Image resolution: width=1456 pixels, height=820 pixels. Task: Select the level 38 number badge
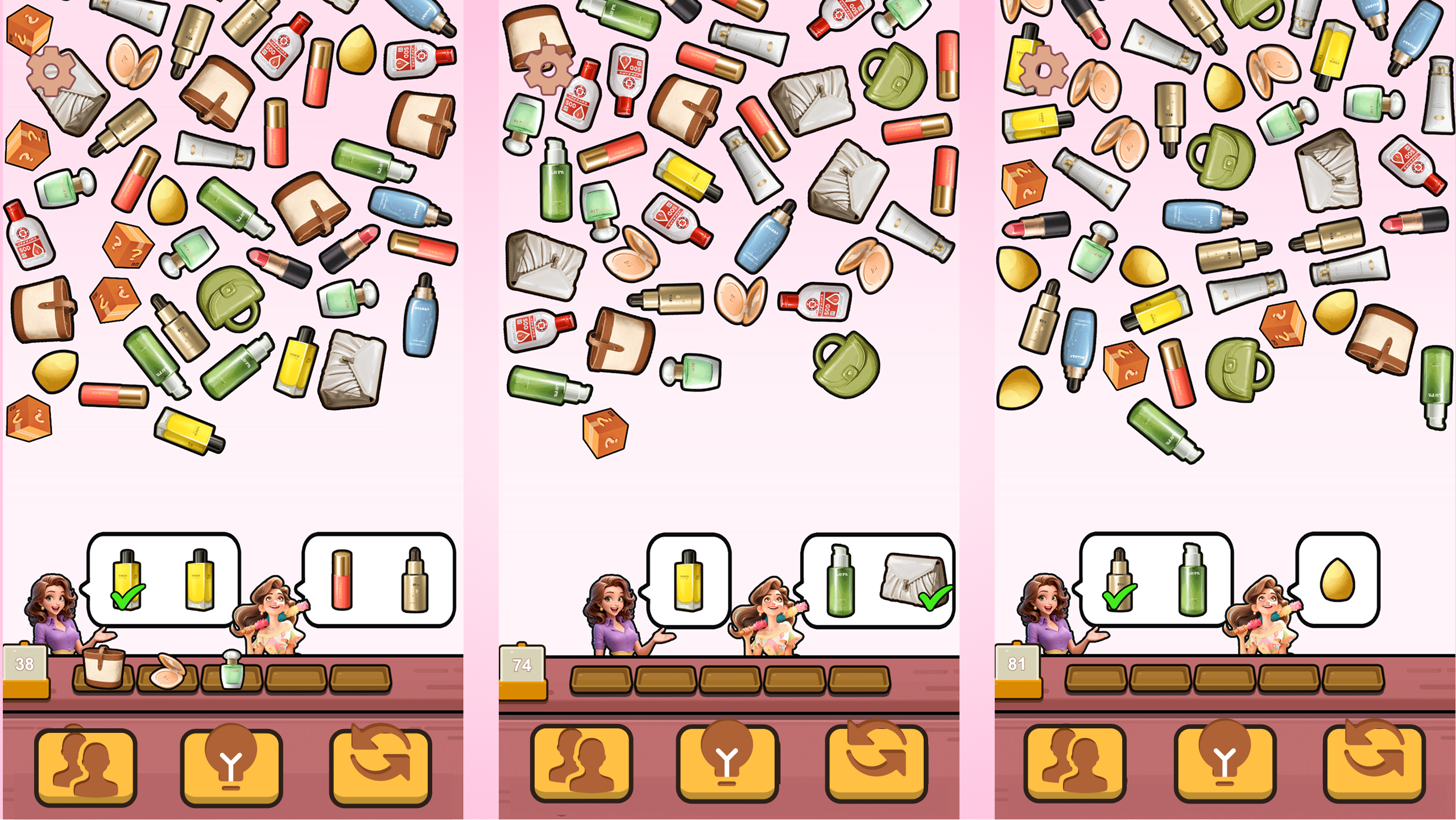[24, 663]
